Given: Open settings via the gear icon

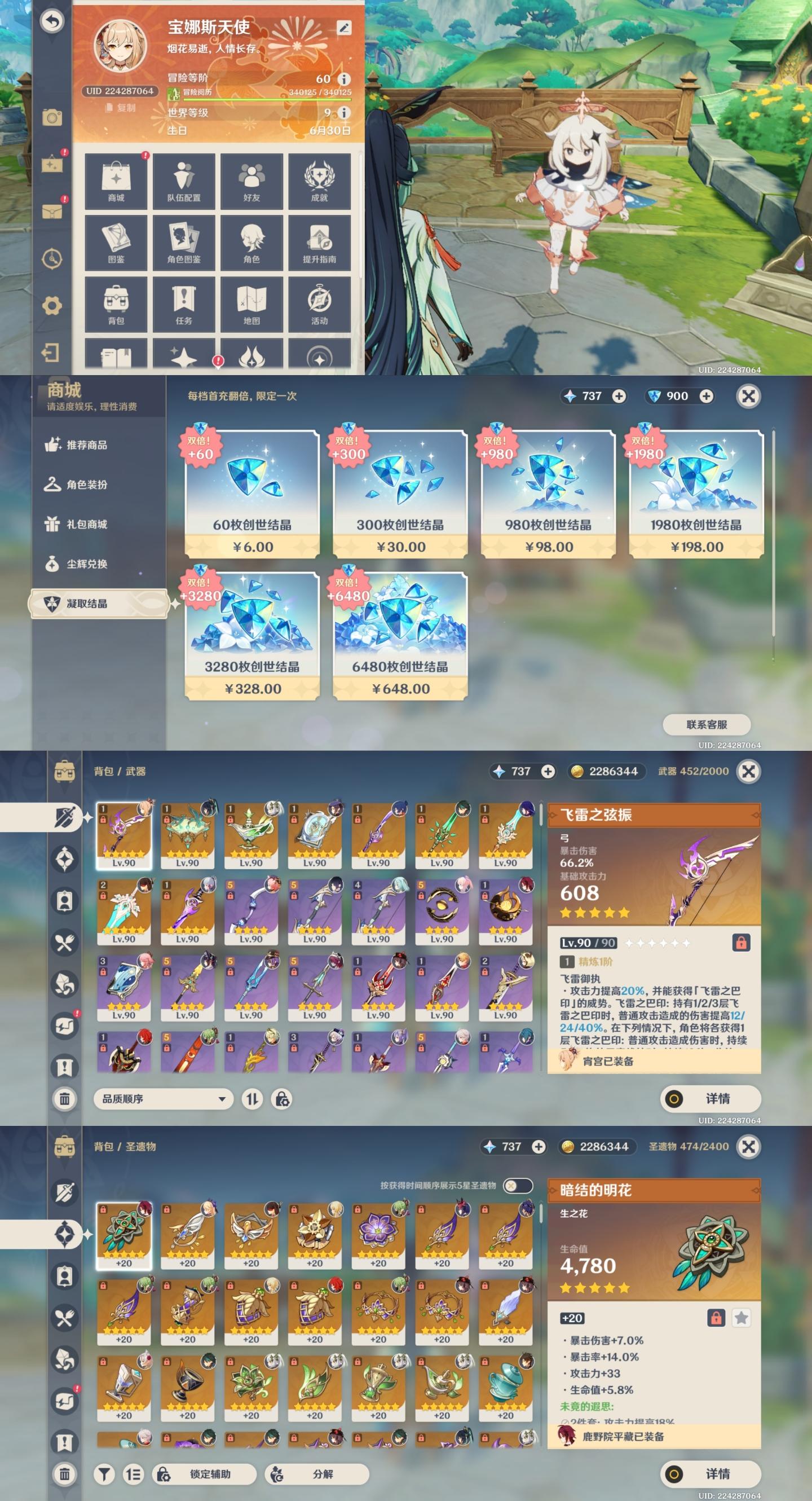Looking at the screenshot, I should point(52,305).
